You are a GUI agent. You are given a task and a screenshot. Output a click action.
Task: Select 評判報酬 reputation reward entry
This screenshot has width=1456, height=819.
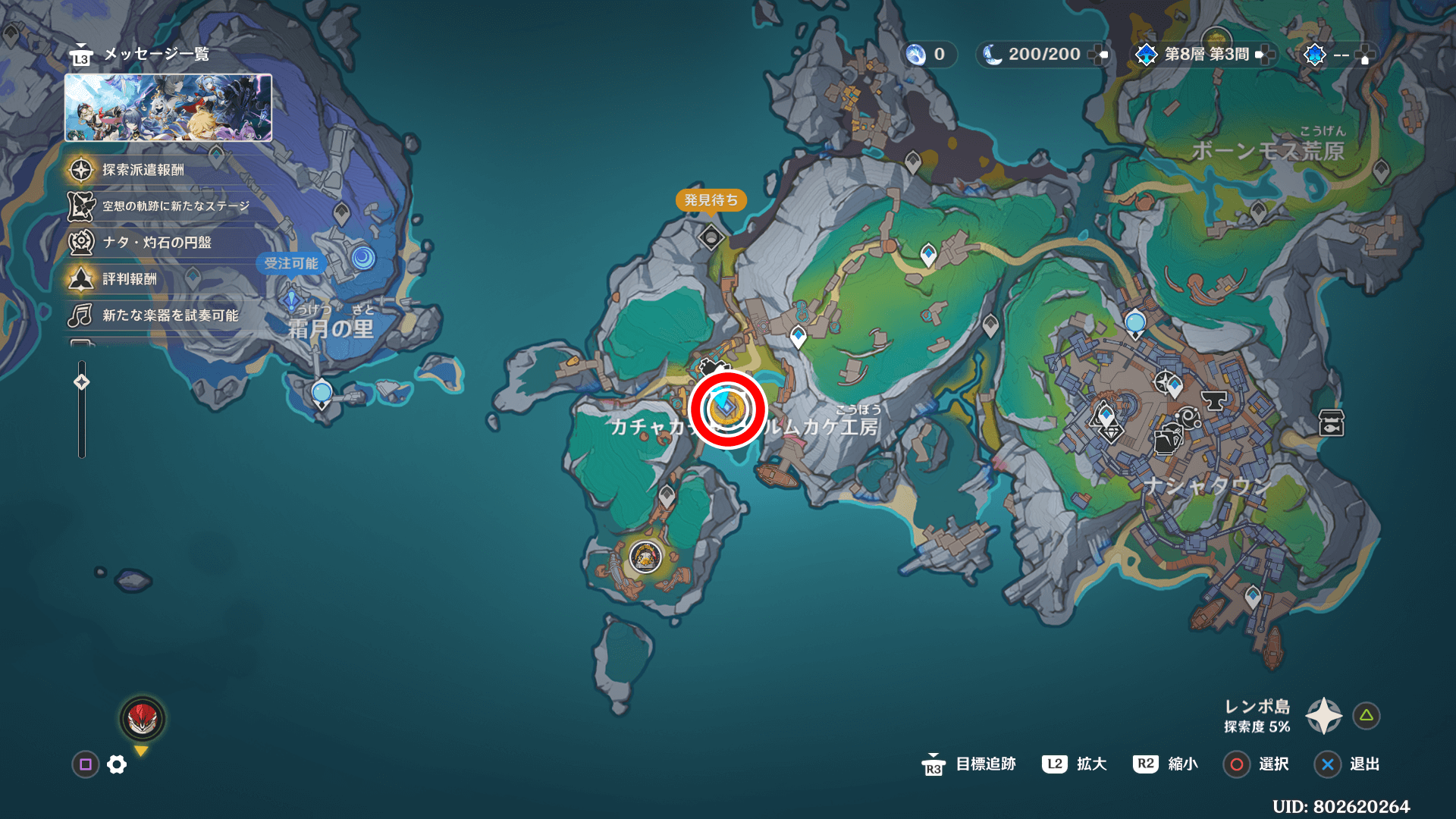coord(130,279)
